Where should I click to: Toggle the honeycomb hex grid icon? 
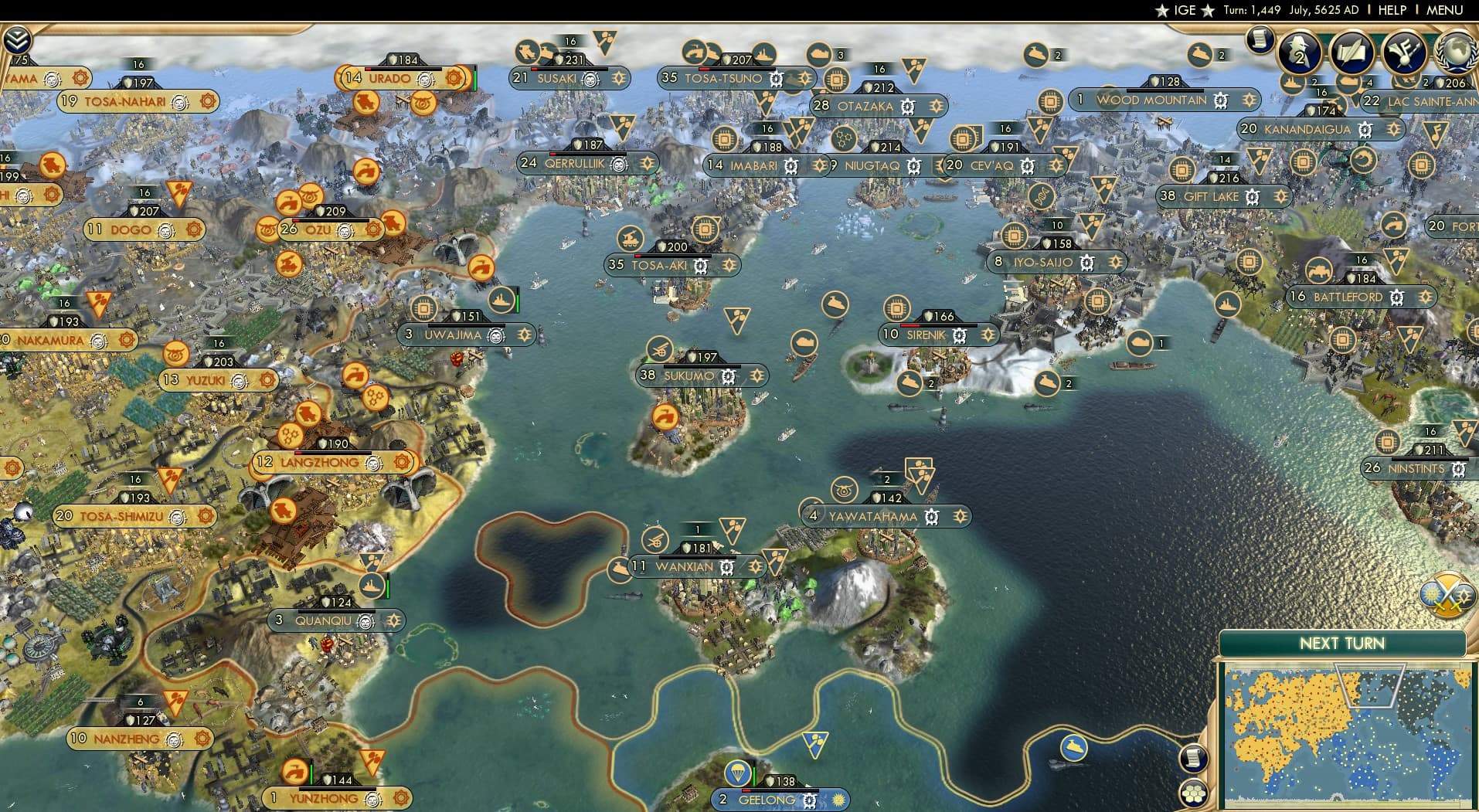1195,792
